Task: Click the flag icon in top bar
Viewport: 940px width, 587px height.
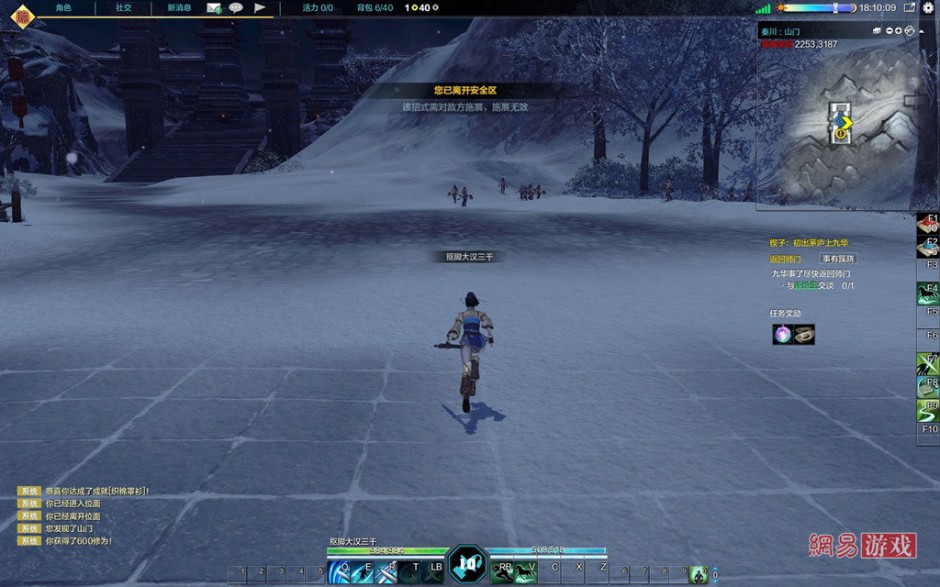Action: (260, 7)
